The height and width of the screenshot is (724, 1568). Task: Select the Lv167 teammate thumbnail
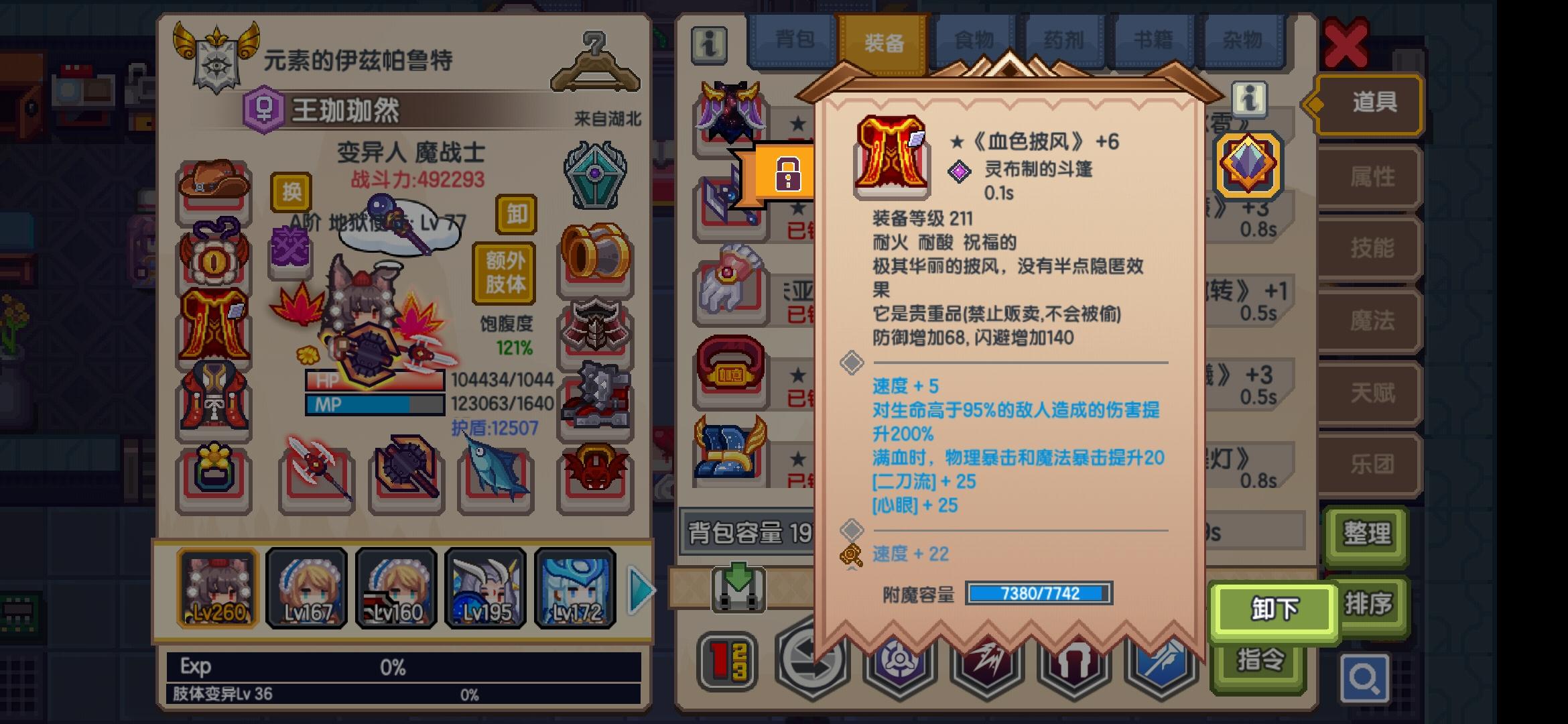[306, 589]
